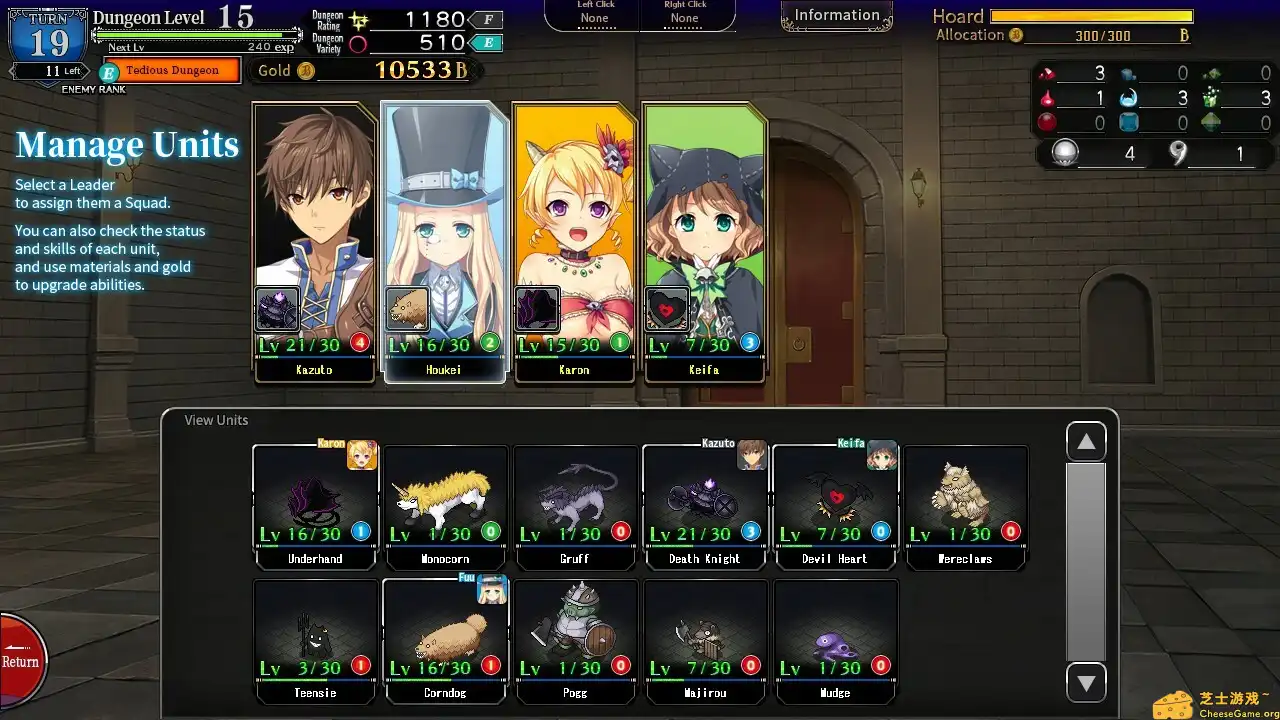Screen dimensions: 1280x720
Task: Select the Death Knight unit card
Action: pyautogui.click(x=705, y=505)
